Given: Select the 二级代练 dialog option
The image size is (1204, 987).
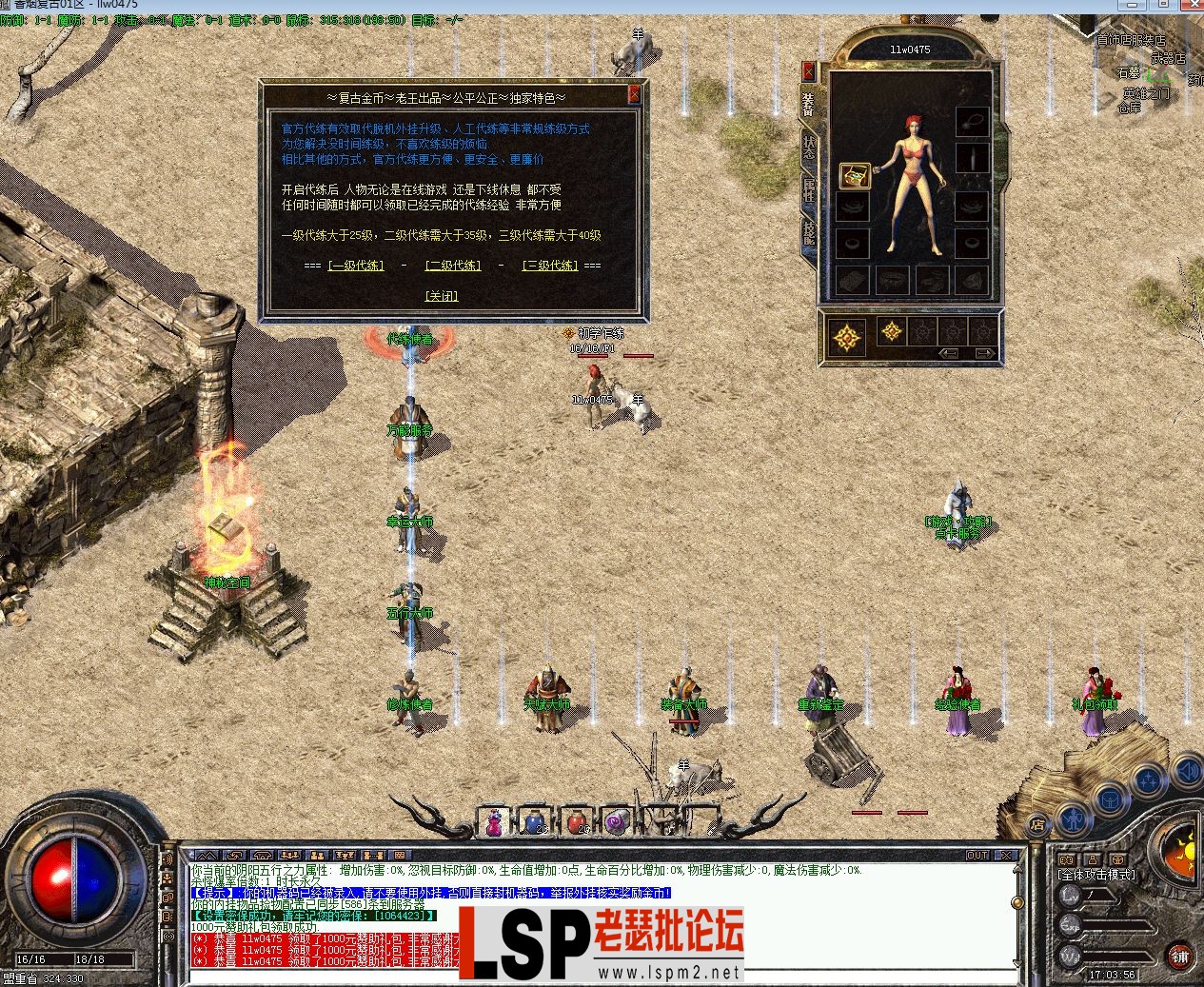Looking at the screenshot, I should point(453,266).
